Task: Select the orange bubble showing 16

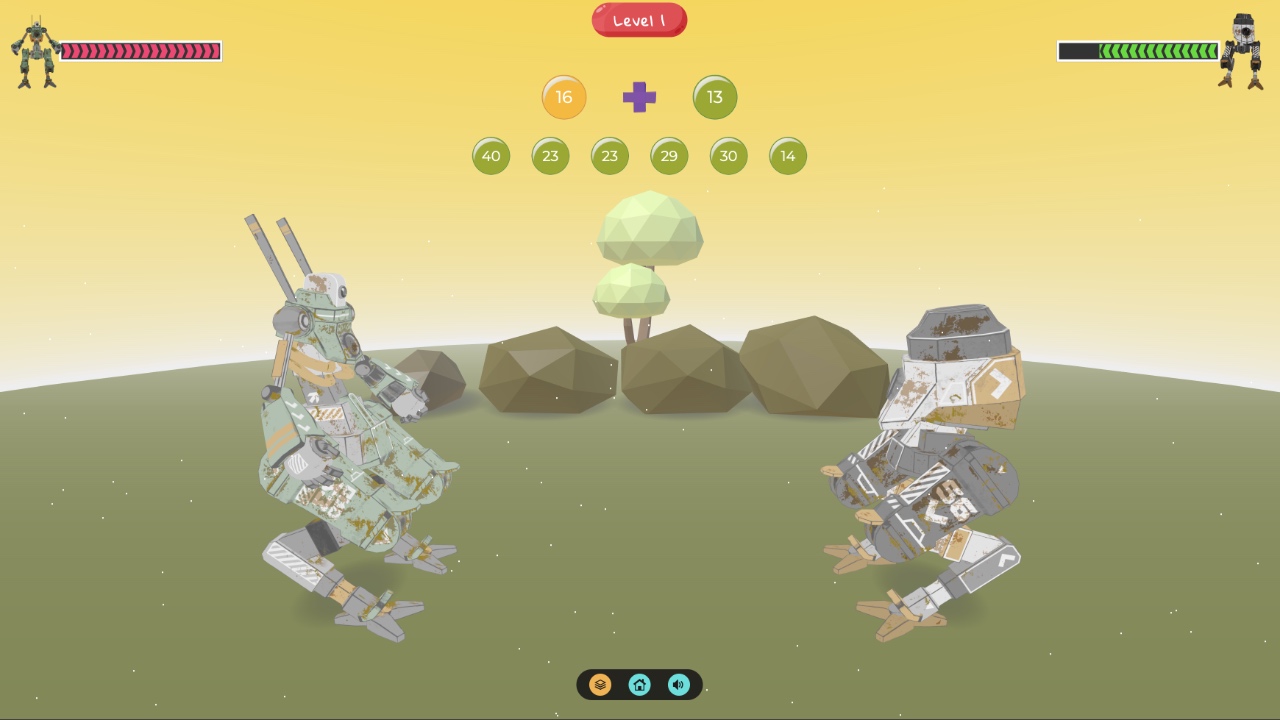Action: (564, 97)
